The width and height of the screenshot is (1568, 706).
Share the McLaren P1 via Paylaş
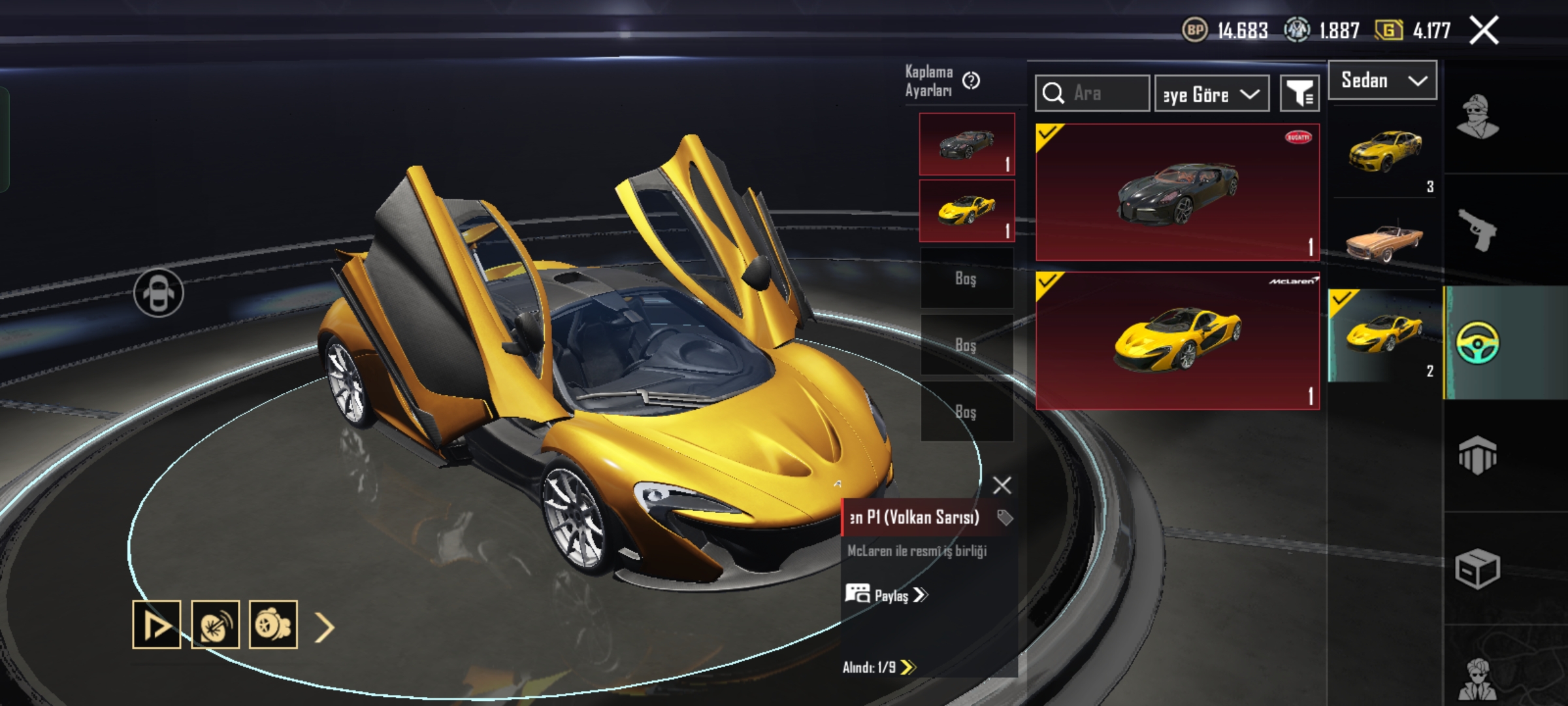coord(887,595)
